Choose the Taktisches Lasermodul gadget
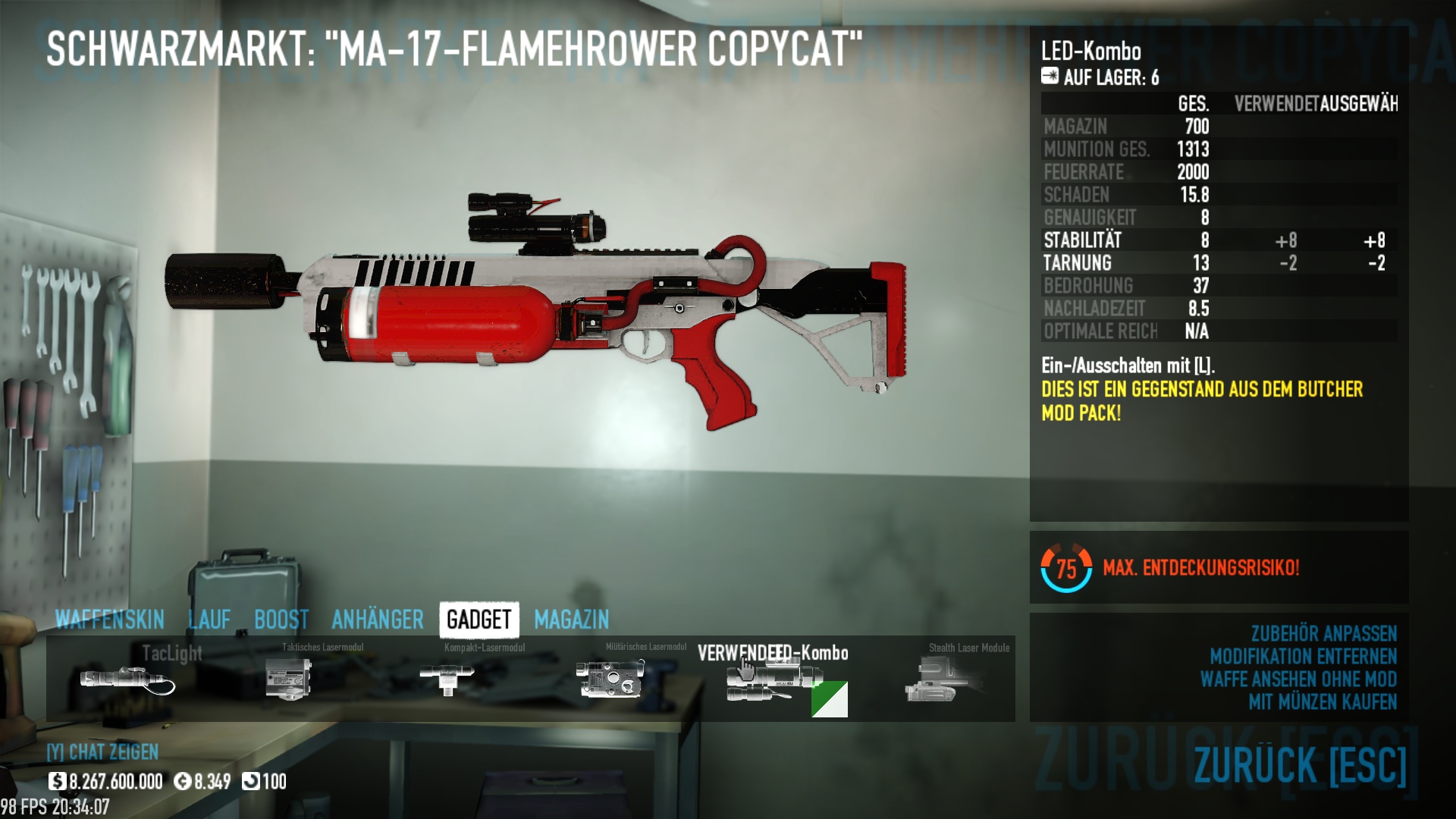 pyautogui.click(x=289, y=678)
